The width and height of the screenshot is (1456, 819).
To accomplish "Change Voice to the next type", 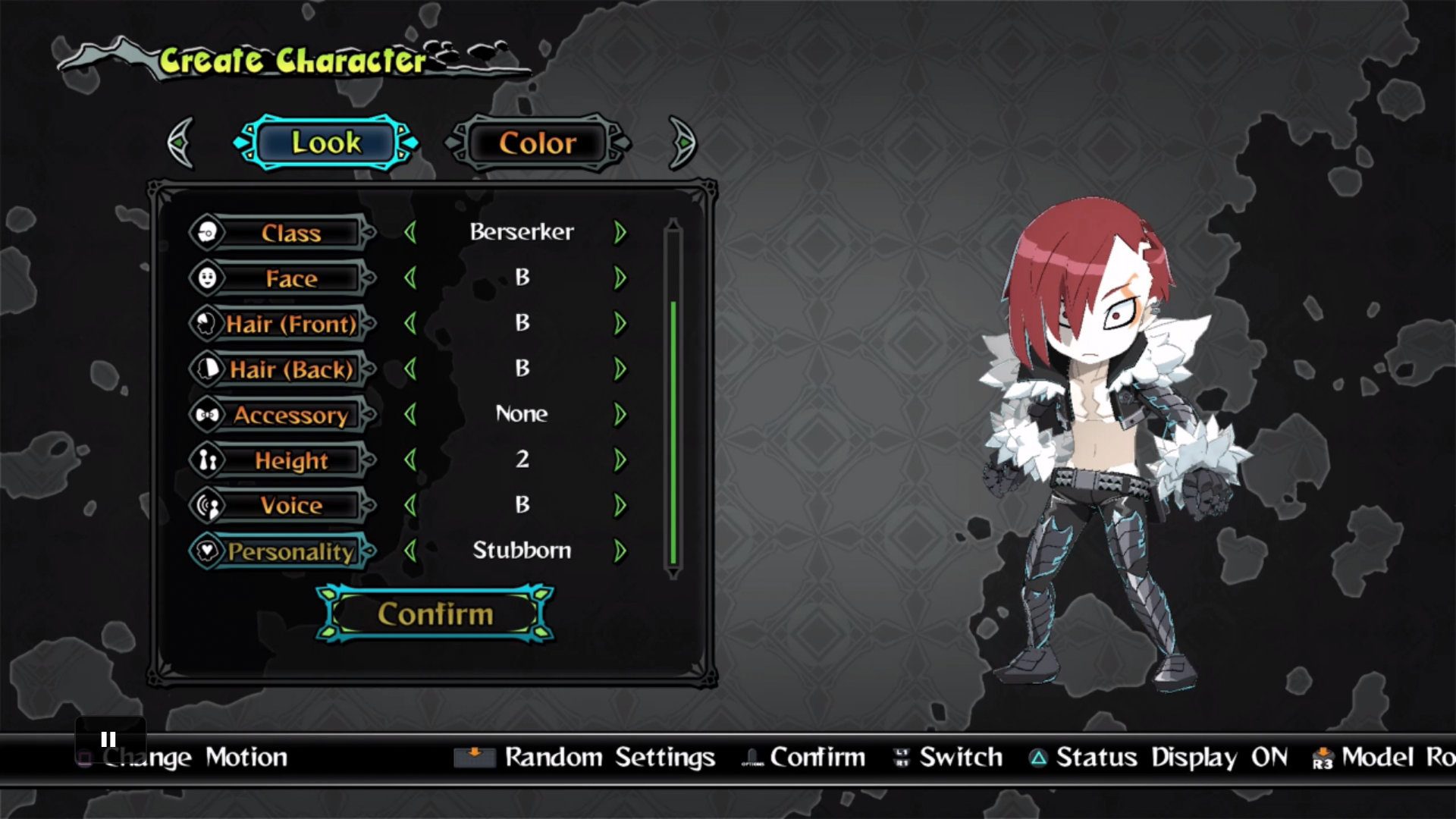I will [x=620, y=505].
